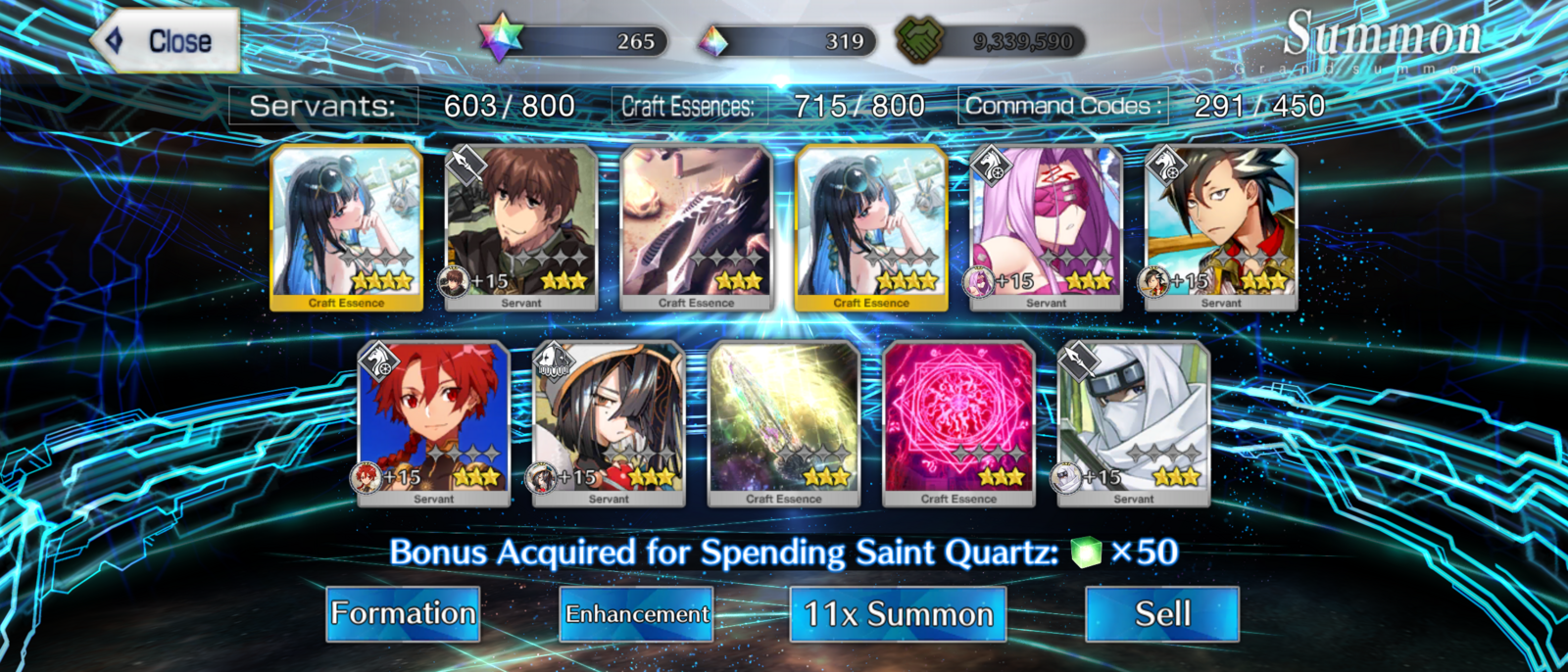Close the summon results screen
Screen dimensions: 1568x672
pyautogui.click(x=167, y=41)
